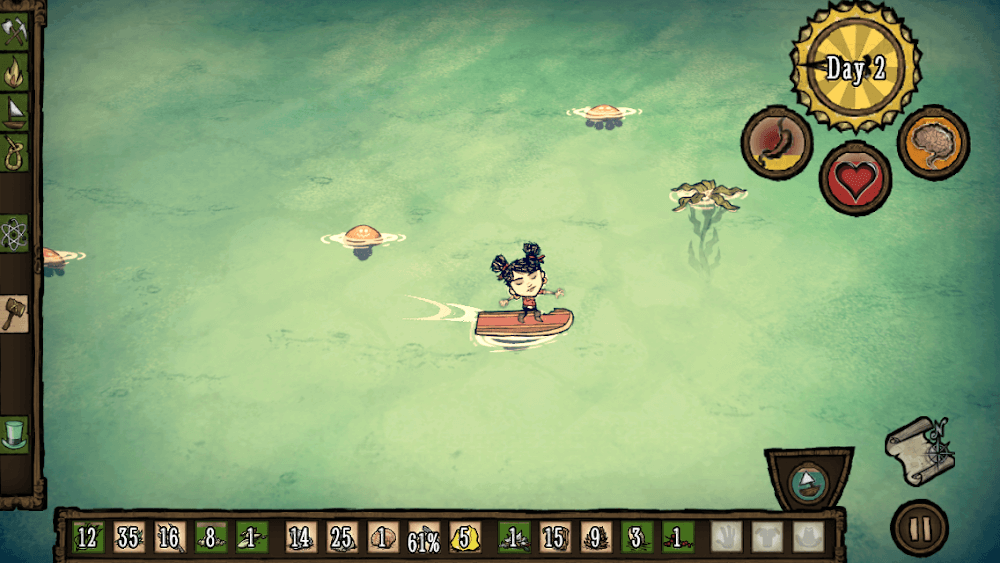1000x563 pixels.
Task: Select the empty hat equipment slot
Action: tap(808, 538)
